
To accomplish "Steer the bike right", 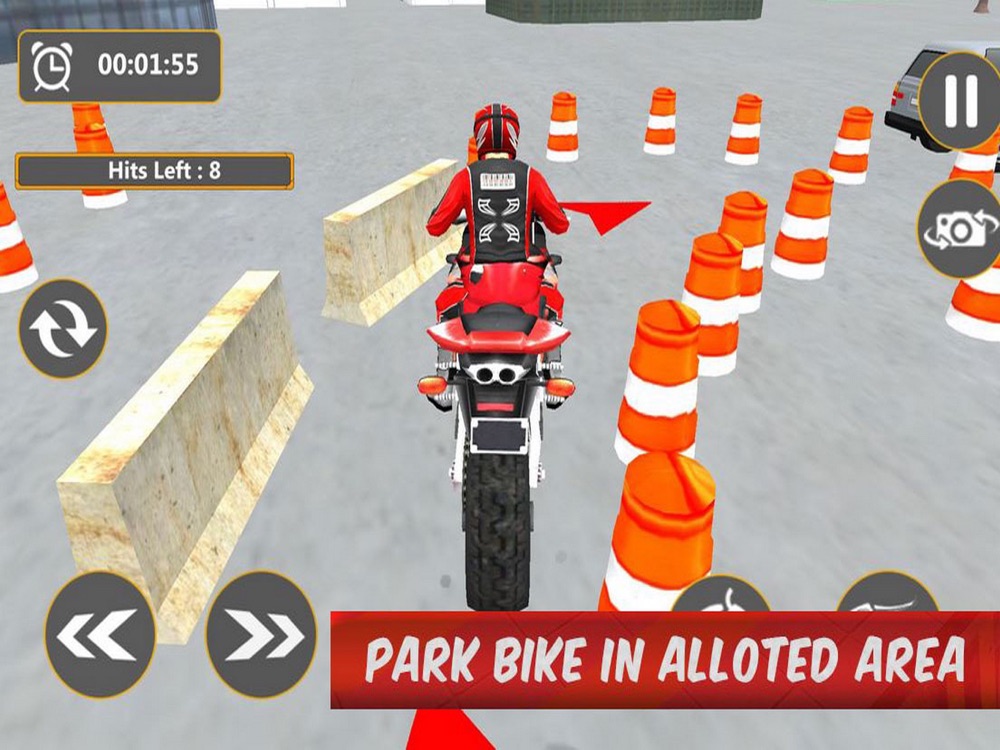I will click(261, 634).
